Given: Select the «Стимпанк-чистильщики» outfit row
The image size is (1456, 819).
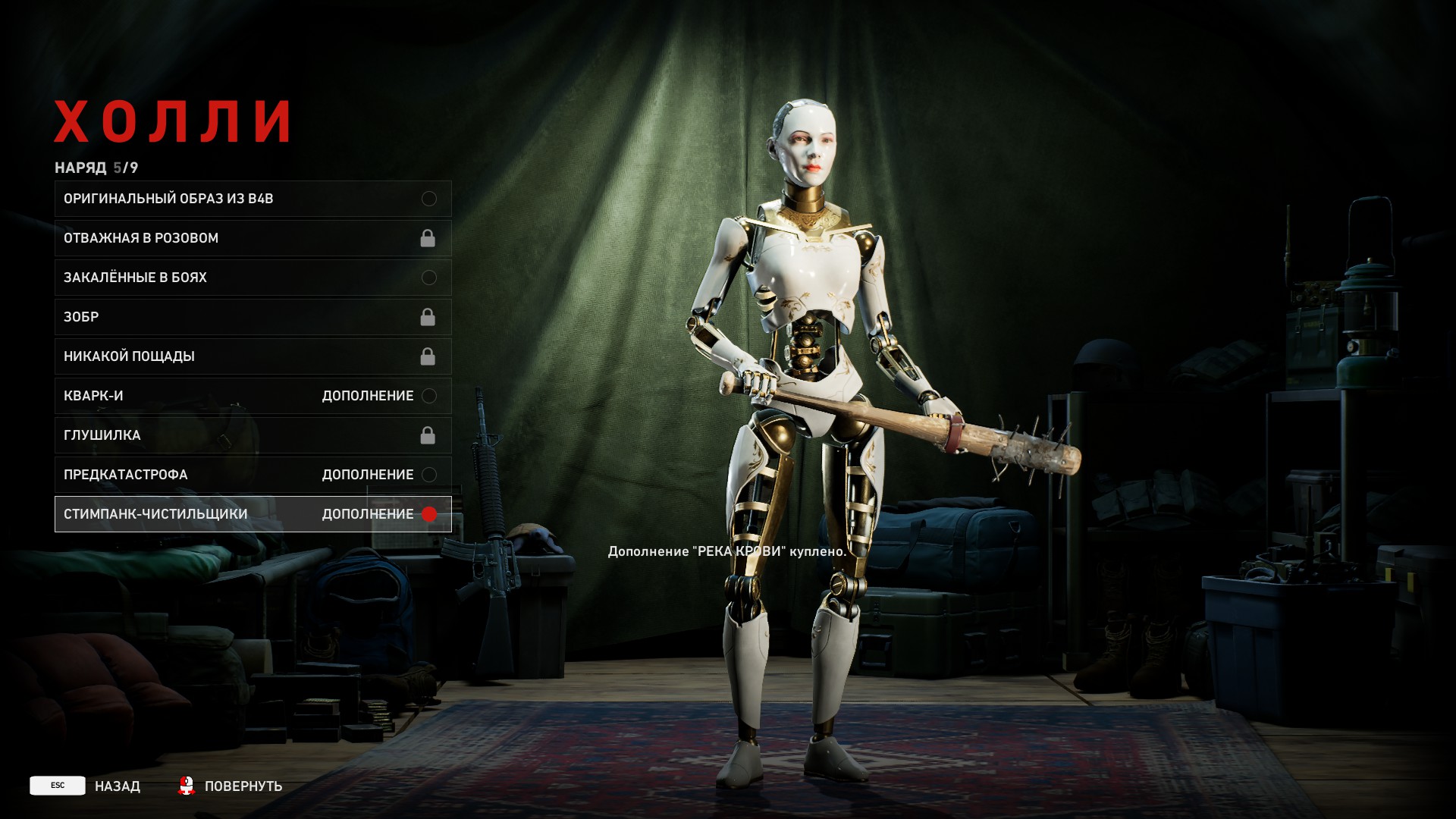Looking at the screenshot, I should click(253, 514).
